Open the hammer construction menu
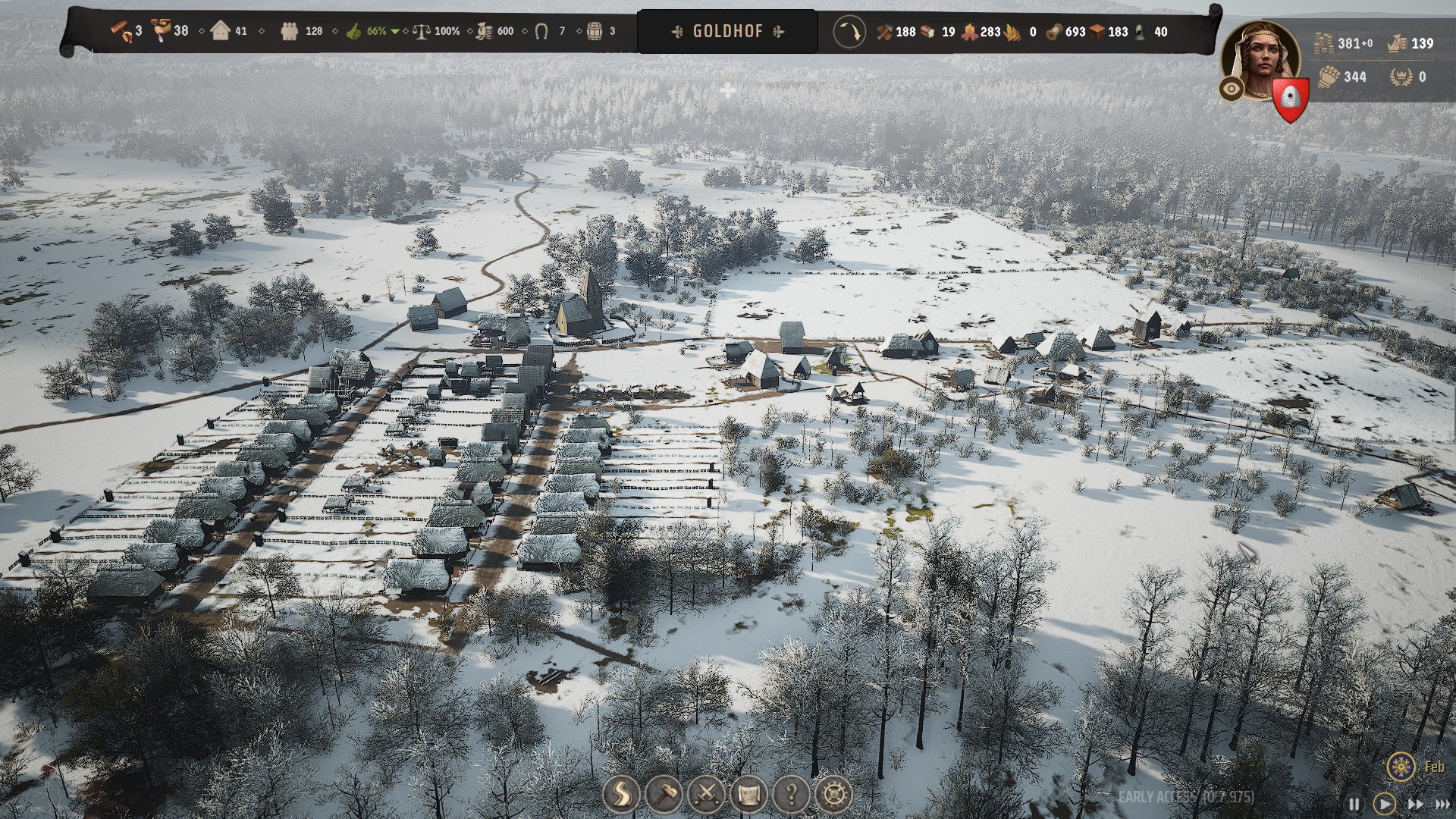 (664, 795)
